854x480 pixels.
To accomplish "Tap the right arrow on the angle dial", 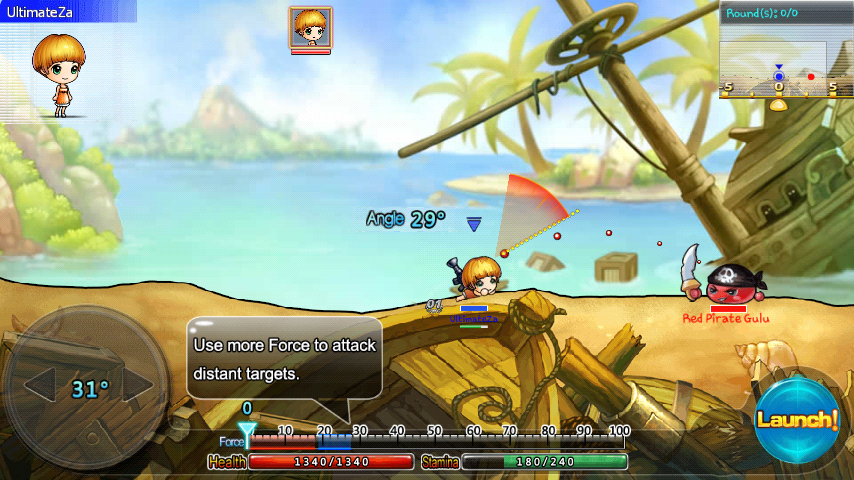I will point(136,385).
